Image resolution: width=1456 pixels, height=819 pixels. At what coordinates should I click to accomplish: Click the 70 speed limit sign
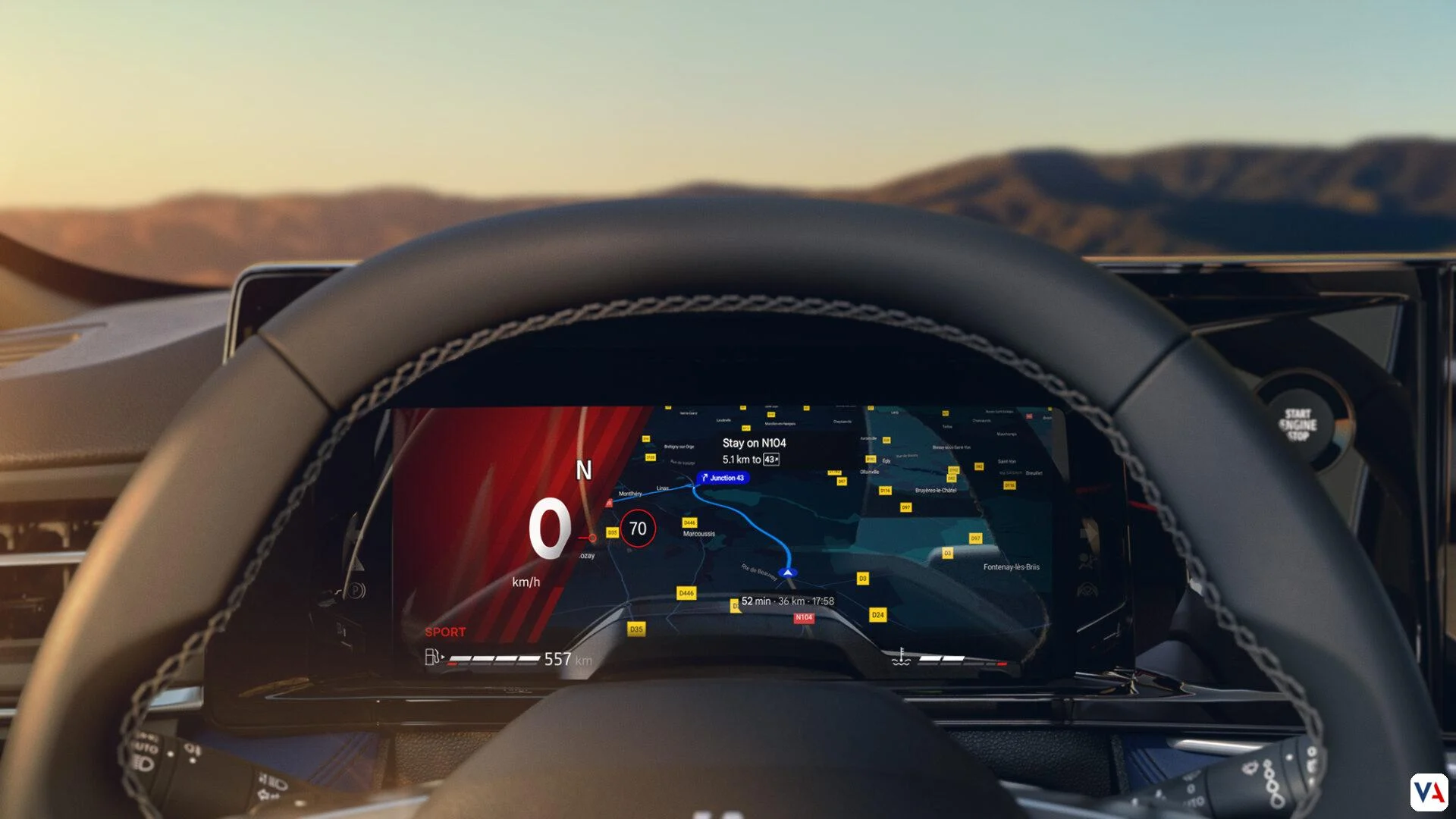coord(638,529)
